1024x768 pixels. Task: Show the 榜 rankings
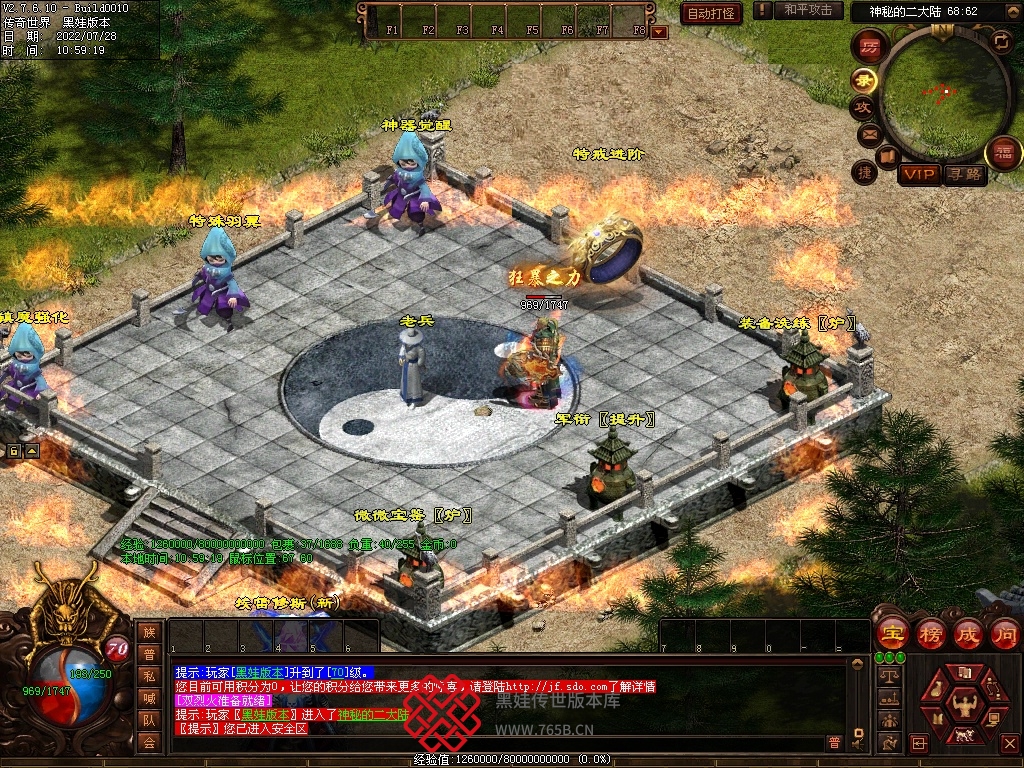[930, 633]
